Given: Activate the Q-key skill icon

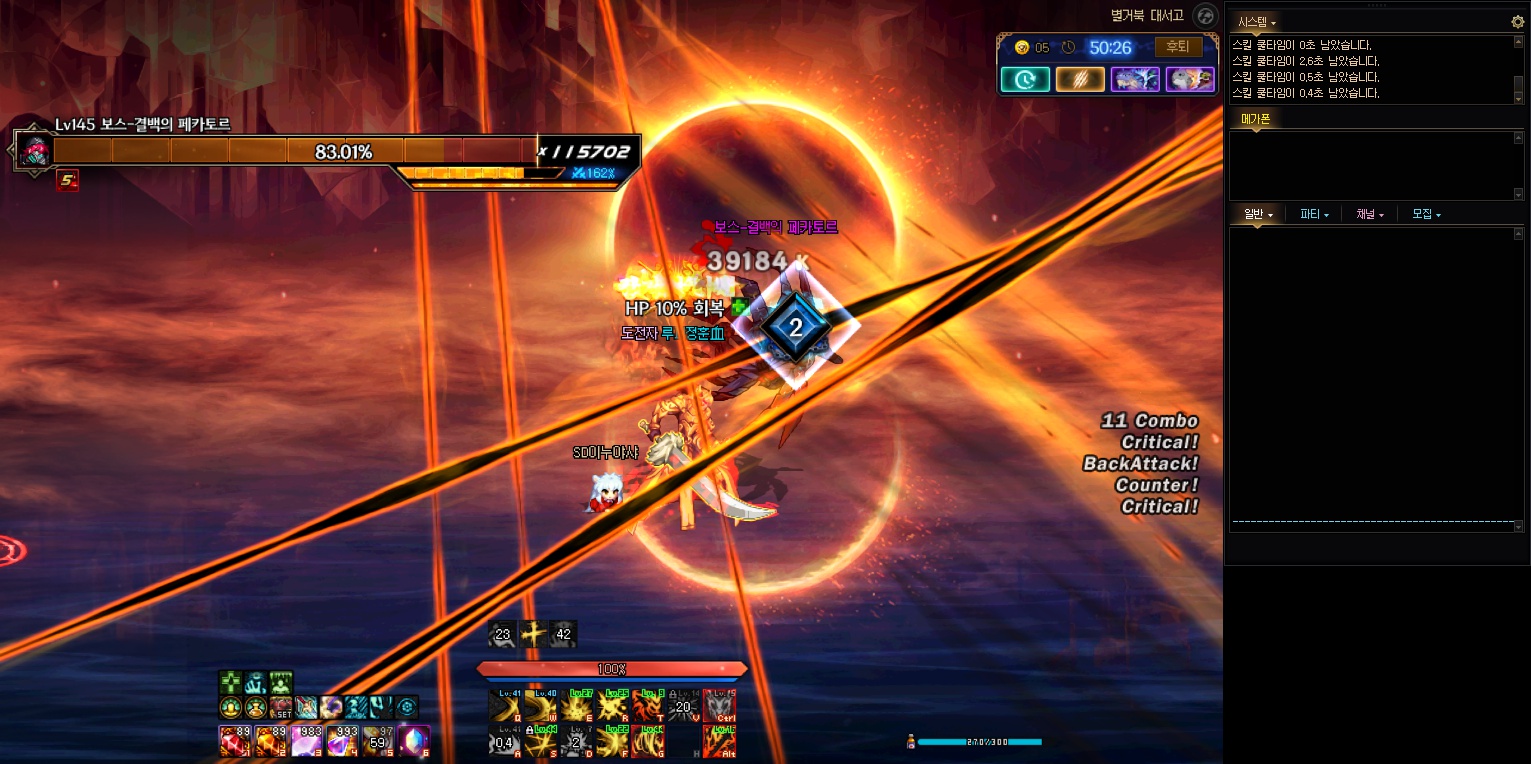Looking at the screenshot, I should point(505,705).
